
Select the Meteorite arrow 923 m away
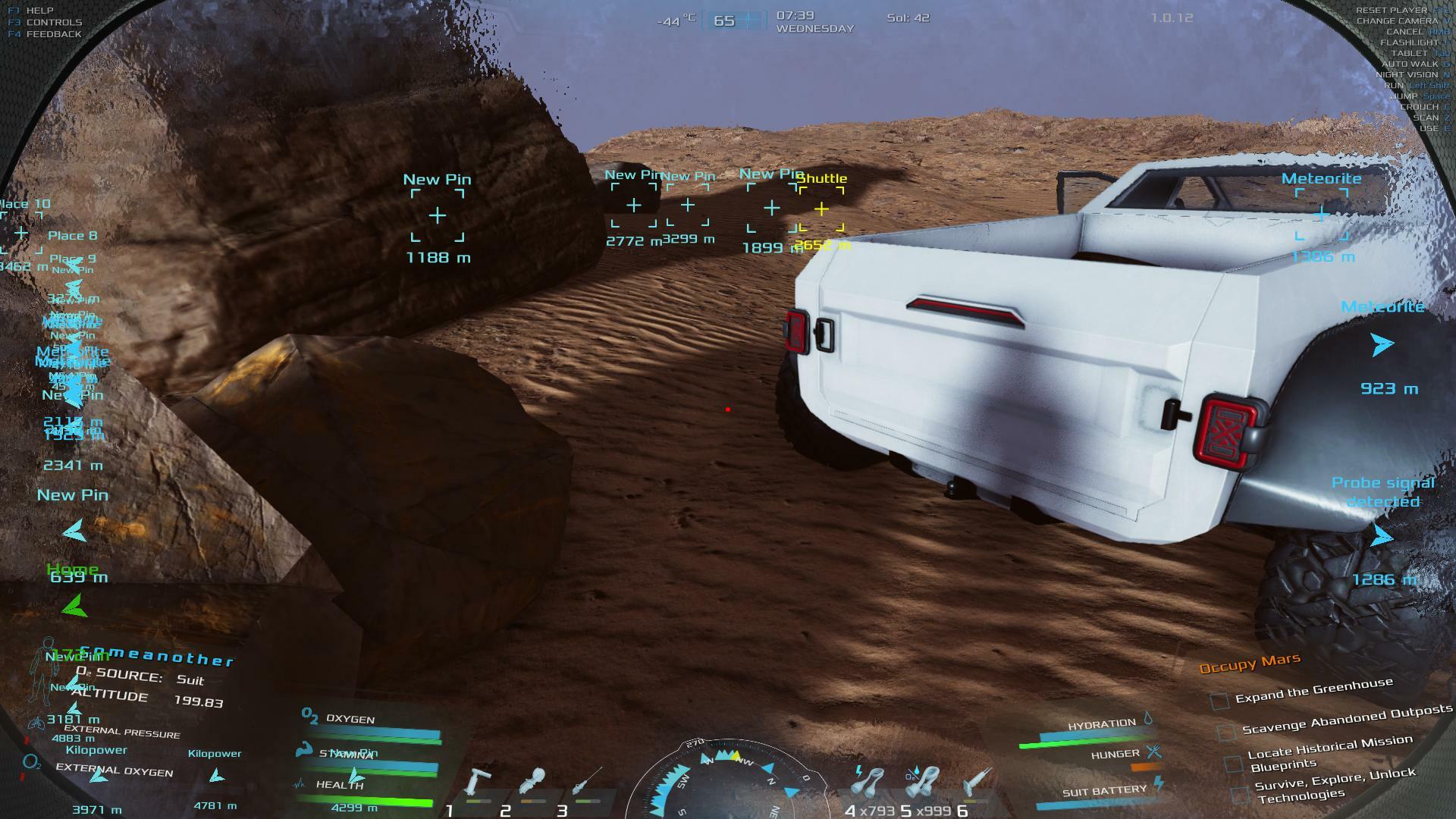(x=1382, y=344)
